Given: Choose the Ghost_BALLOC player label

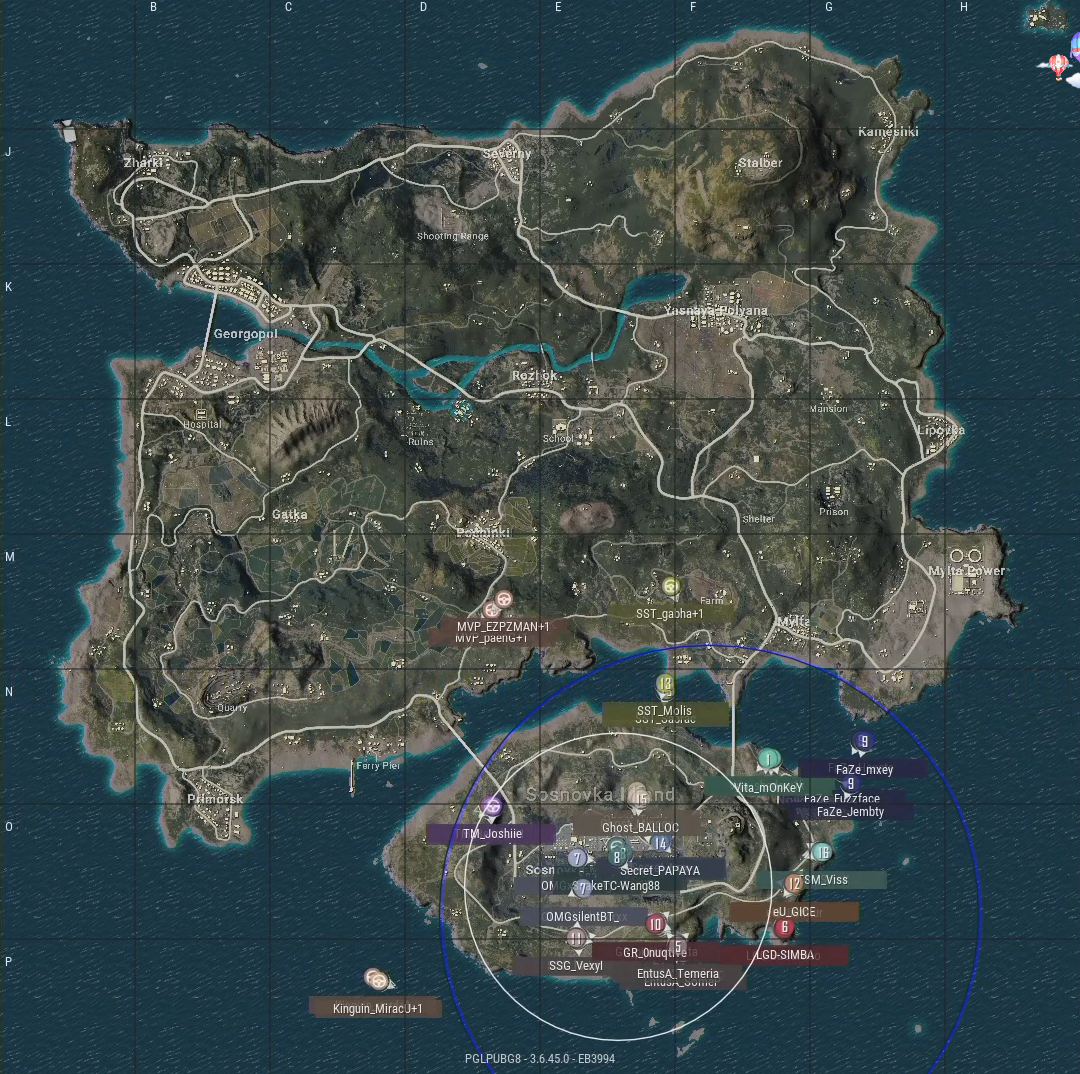Looking at the screenshot, I should (x=640, y=828).
